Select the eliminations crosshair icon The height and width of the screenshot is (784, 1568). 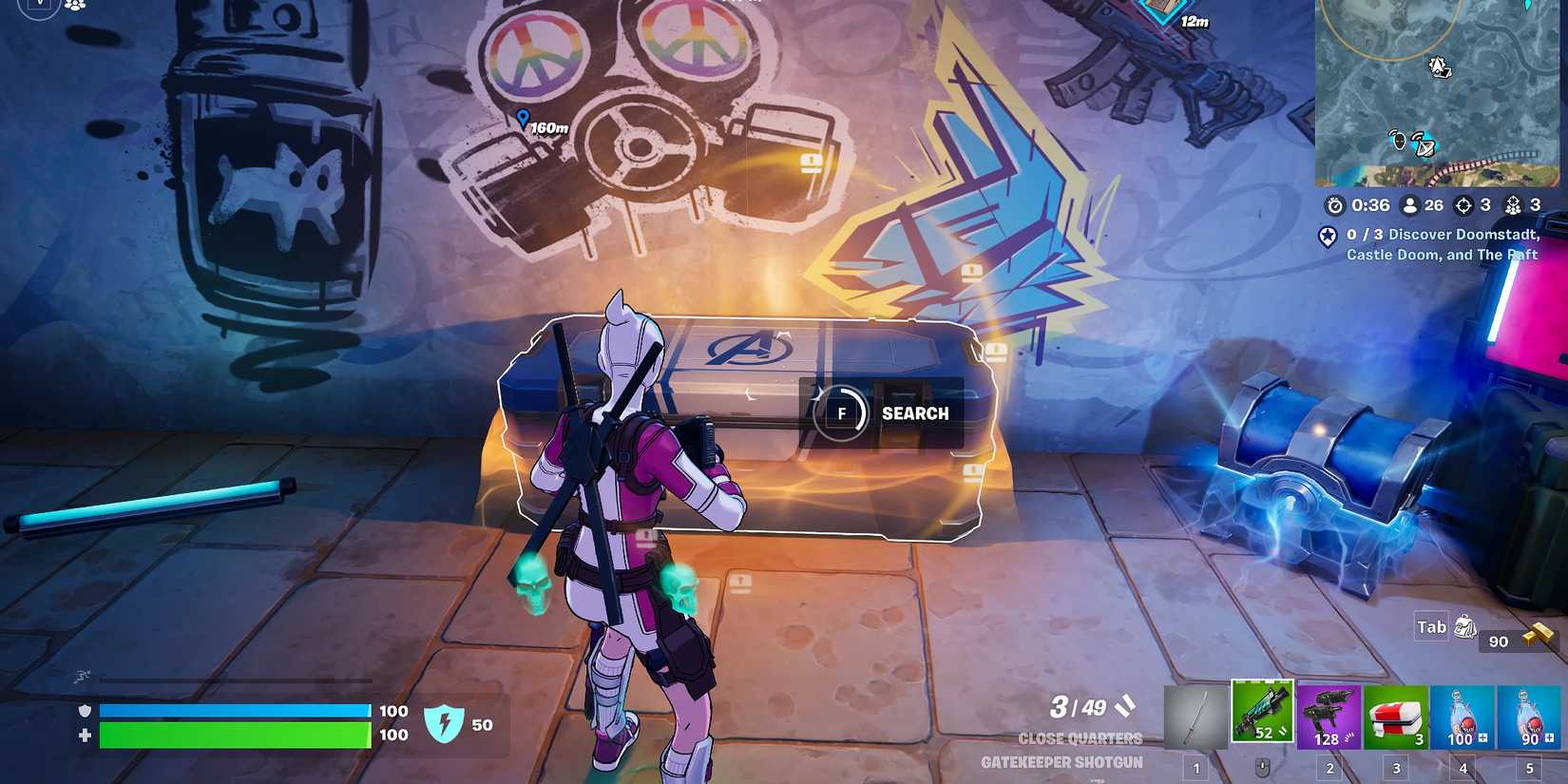click(x=1466, y=205)
